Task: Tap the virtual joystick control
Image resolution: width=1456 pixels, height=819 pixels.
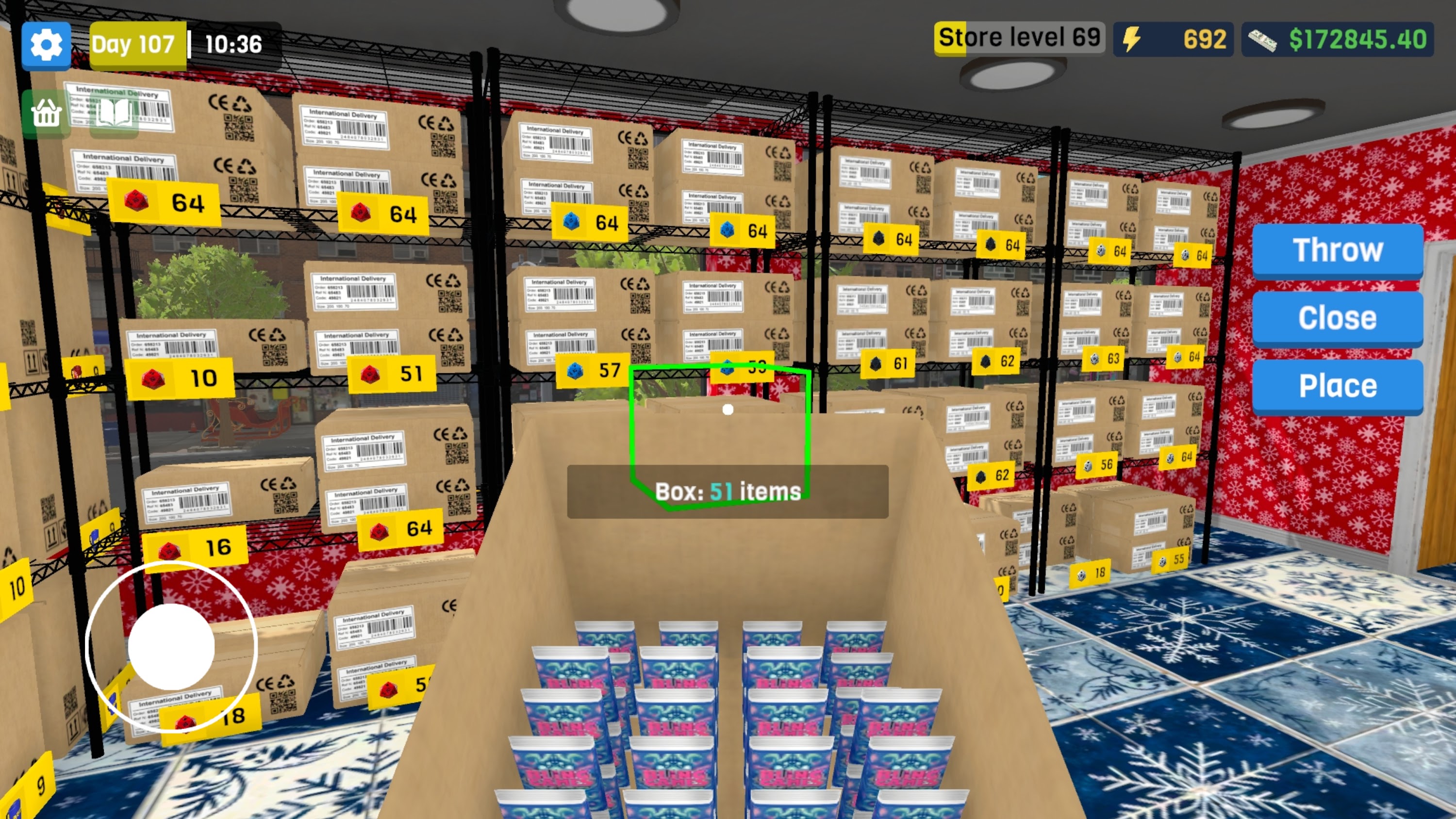Action: pyautogui.click(x=171, y=648)
